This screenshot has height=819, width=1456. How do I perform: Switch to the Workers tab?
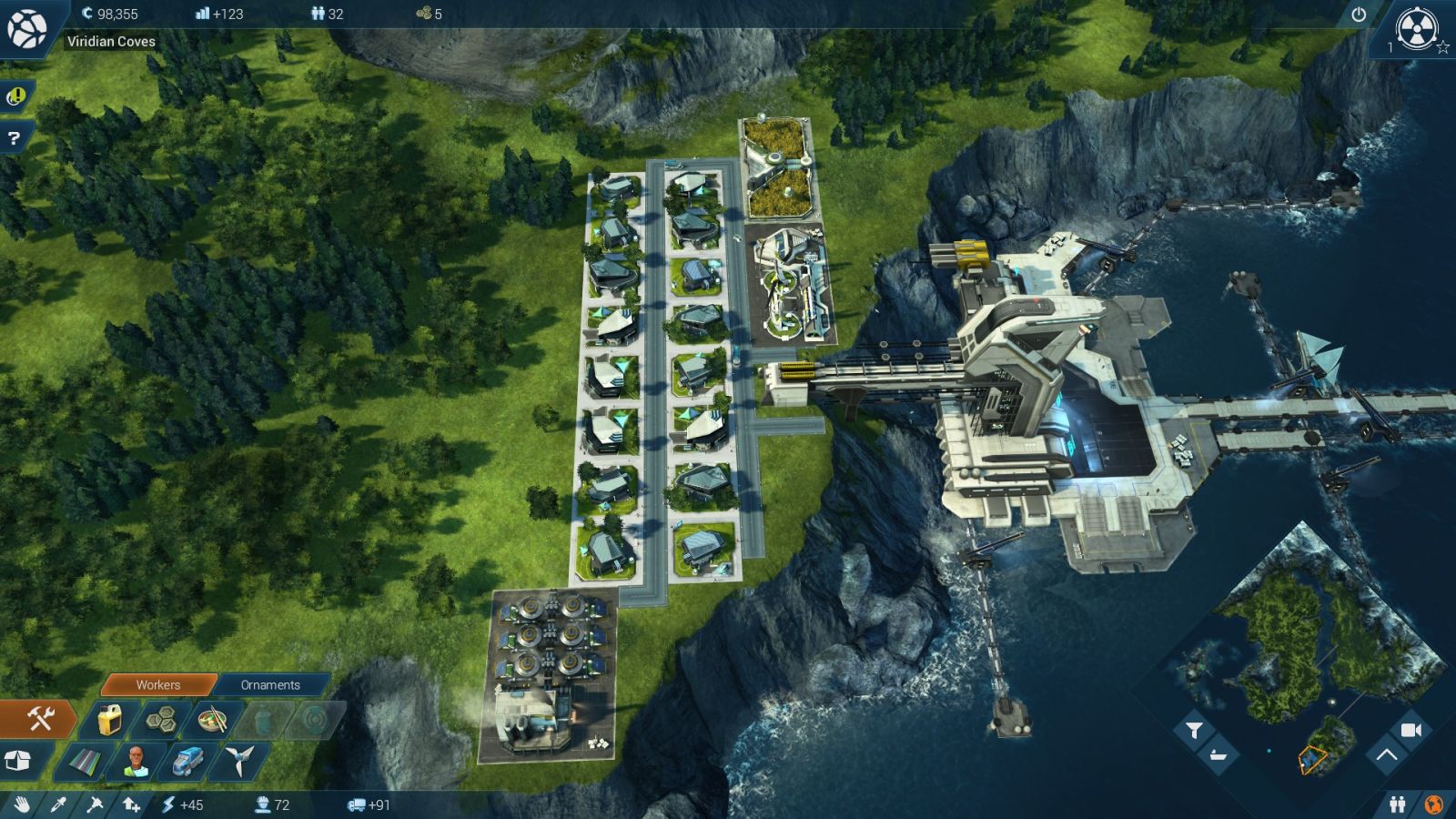(158, 684)
